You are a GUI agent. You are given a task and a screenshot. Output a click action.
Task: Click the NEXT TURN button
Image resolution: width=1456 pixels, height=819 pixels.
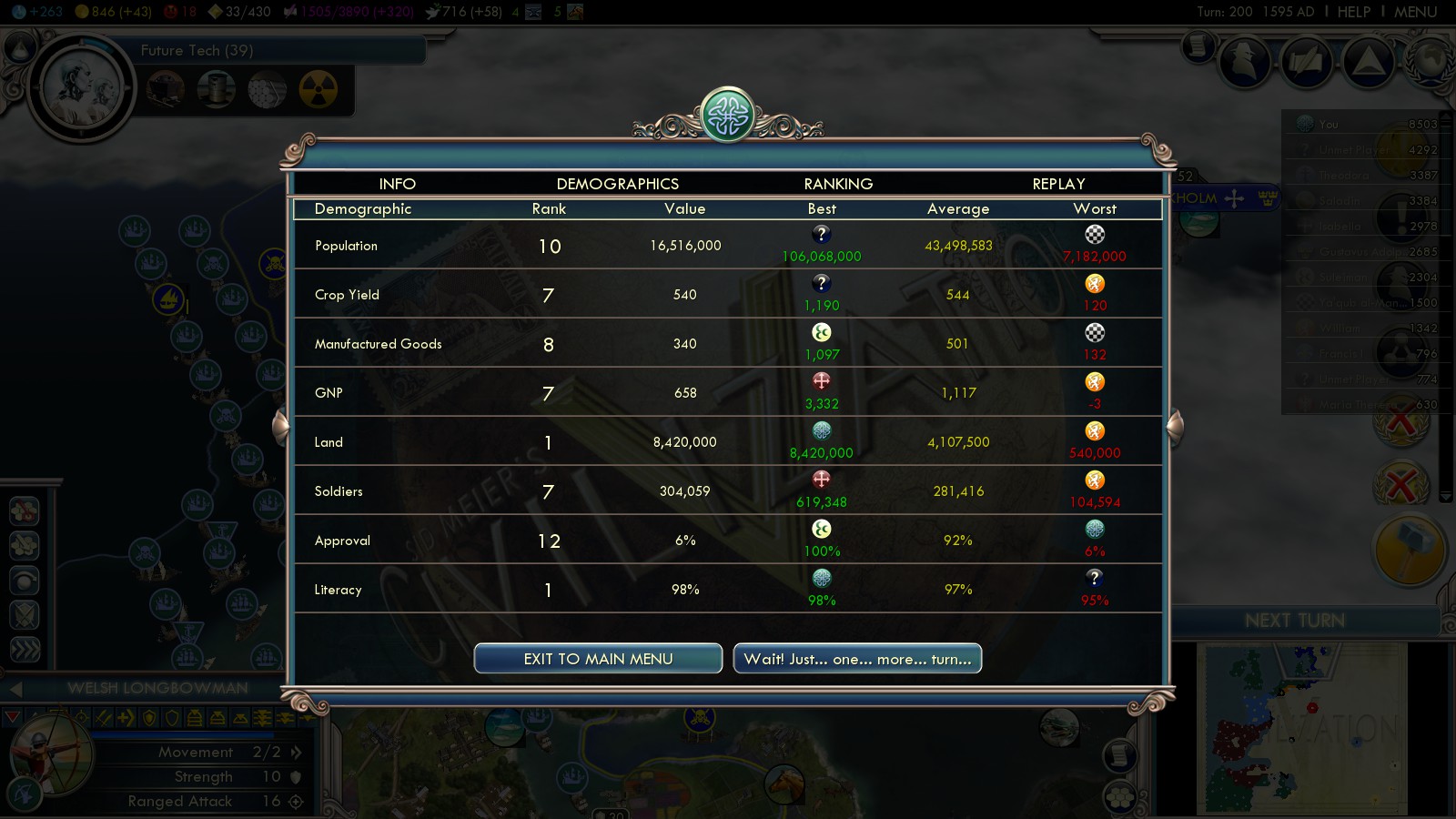pos(1294,621)
